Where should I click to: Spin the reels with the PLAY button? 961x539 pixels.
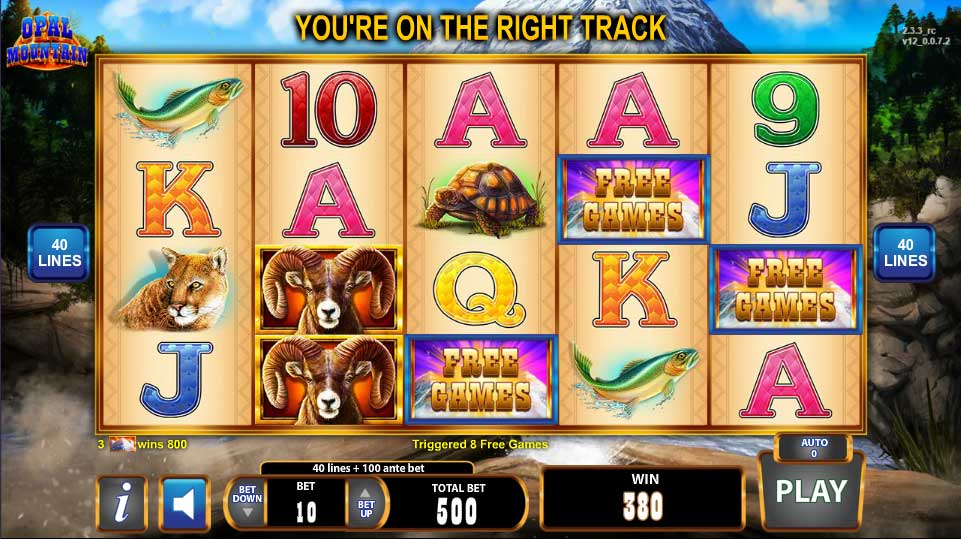click(811, 492)
